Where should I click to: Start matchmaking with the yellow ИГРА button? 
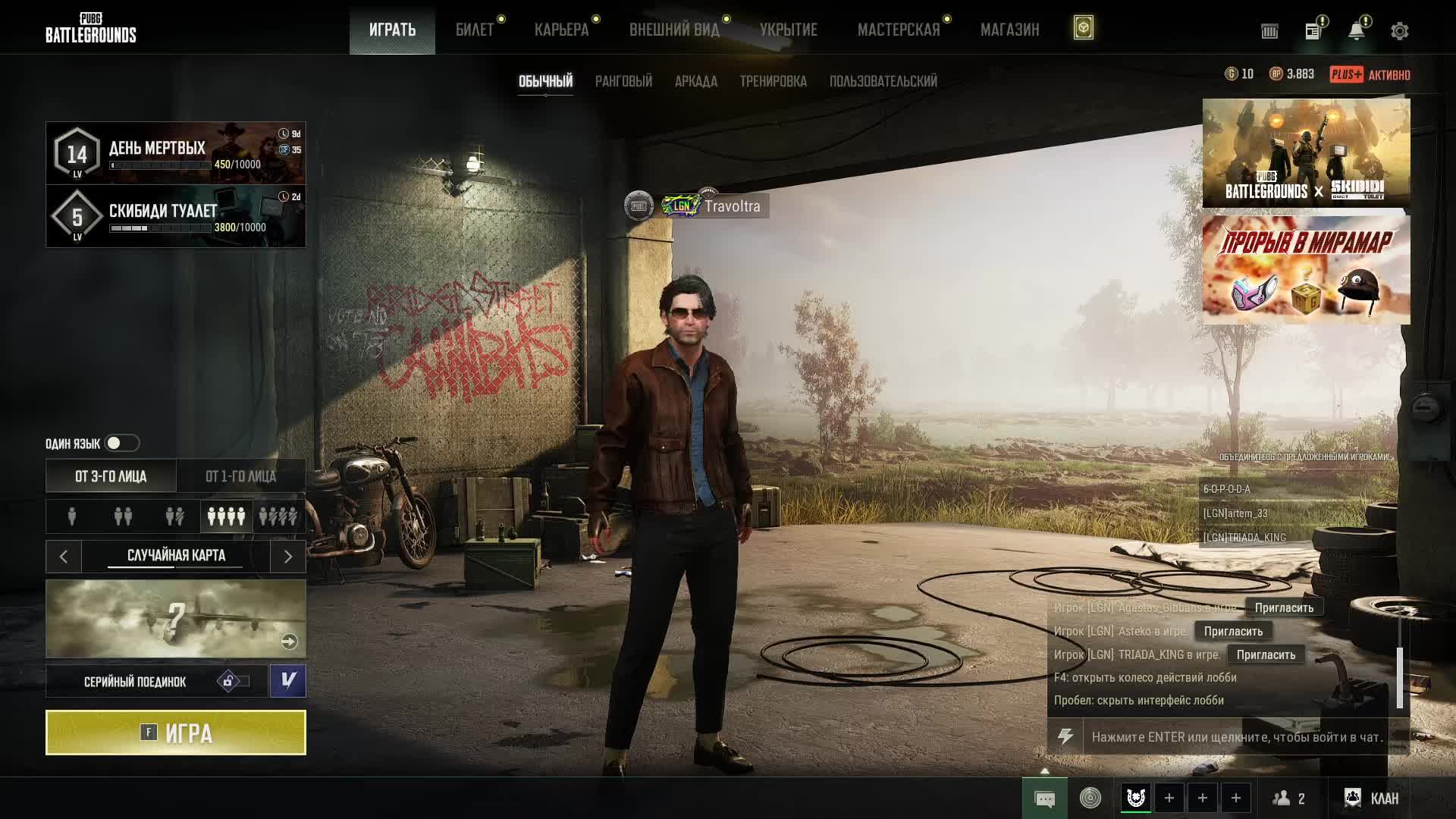point(176,733)
